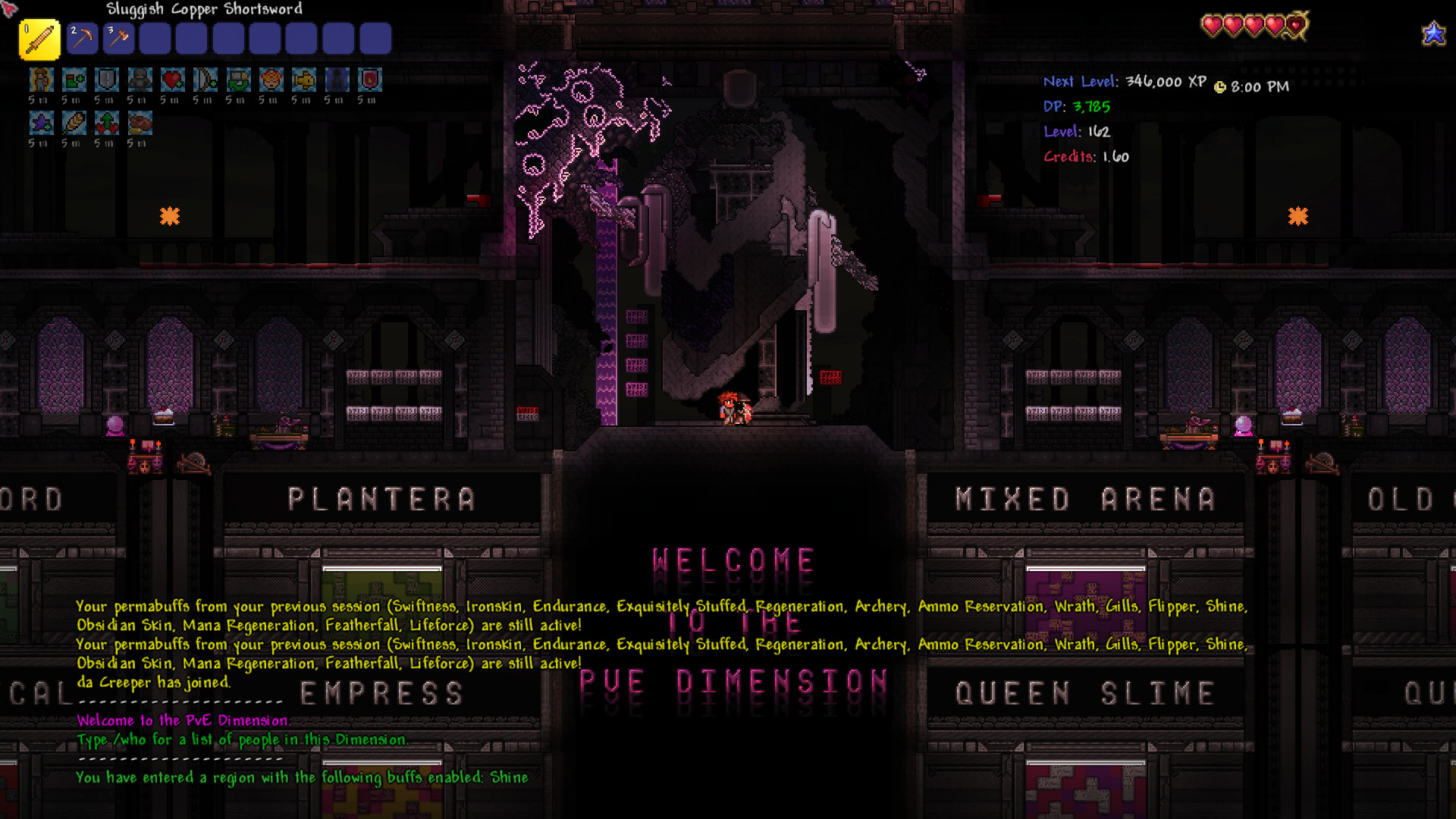Click the Exquisitely Stuffed food buff icon
Screen dimensions: 1456x819
(x=140, y=123)
